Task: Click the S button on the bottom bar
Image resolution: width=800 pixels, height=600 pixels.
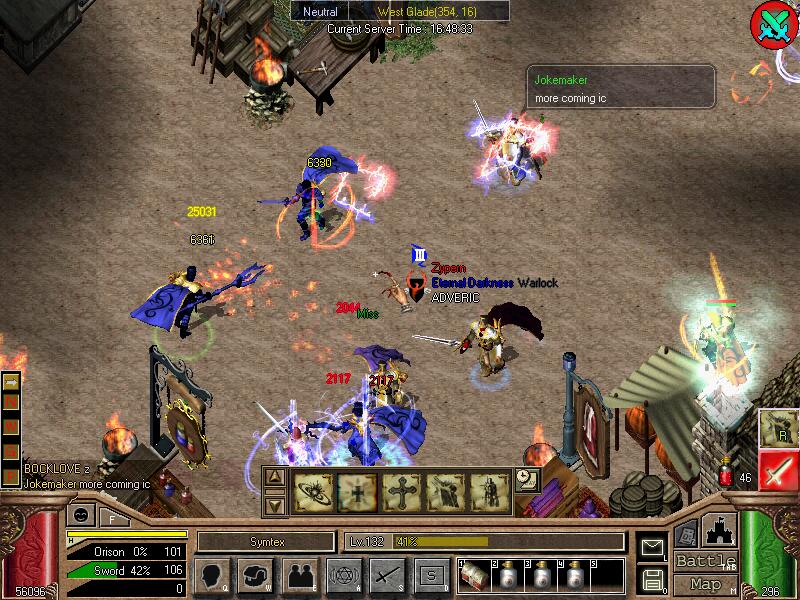Action: tap(431, 576)
